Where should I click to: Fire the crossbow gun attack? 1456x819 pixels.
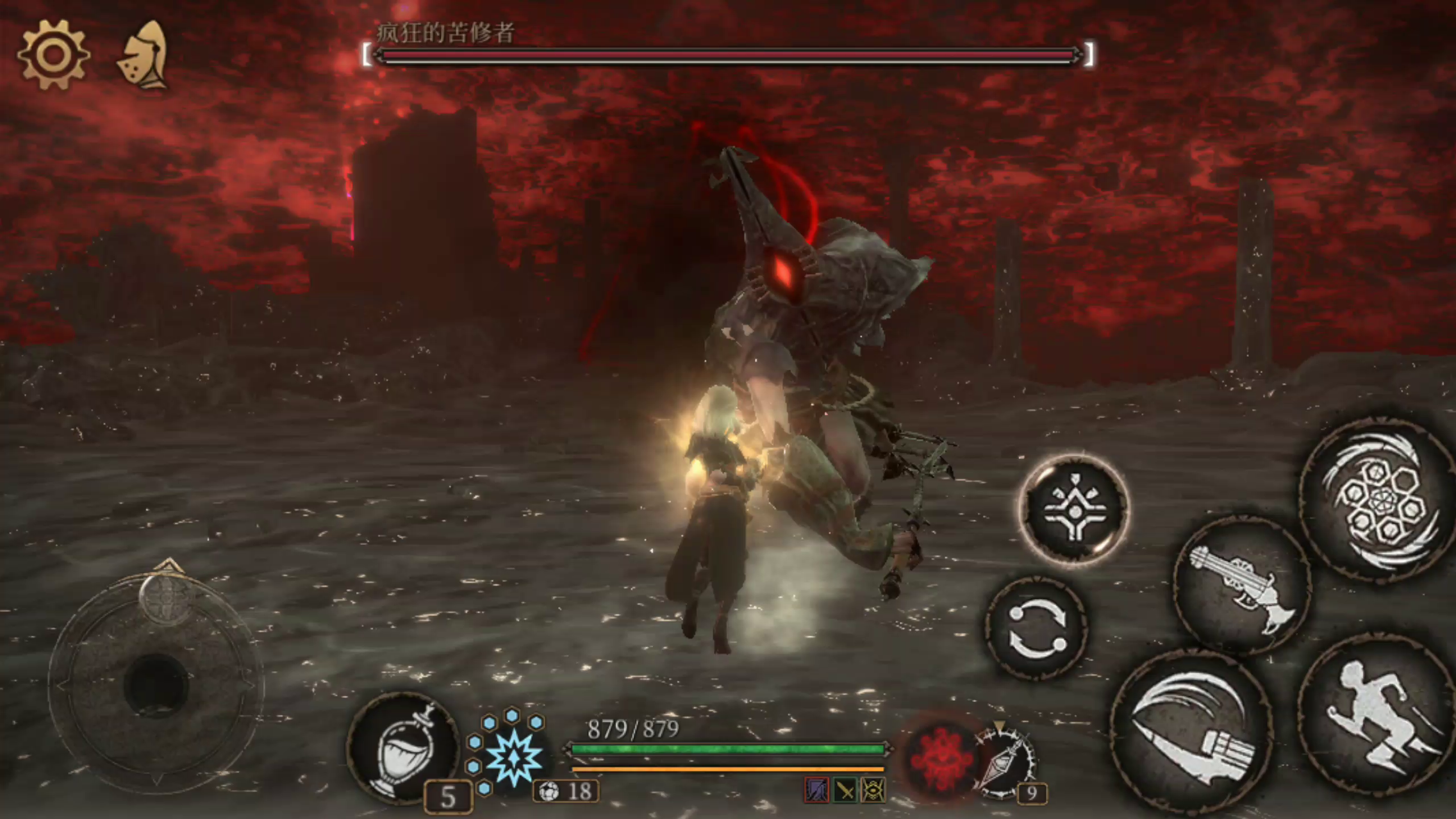pyautogui.click(x=1243, y=587)
